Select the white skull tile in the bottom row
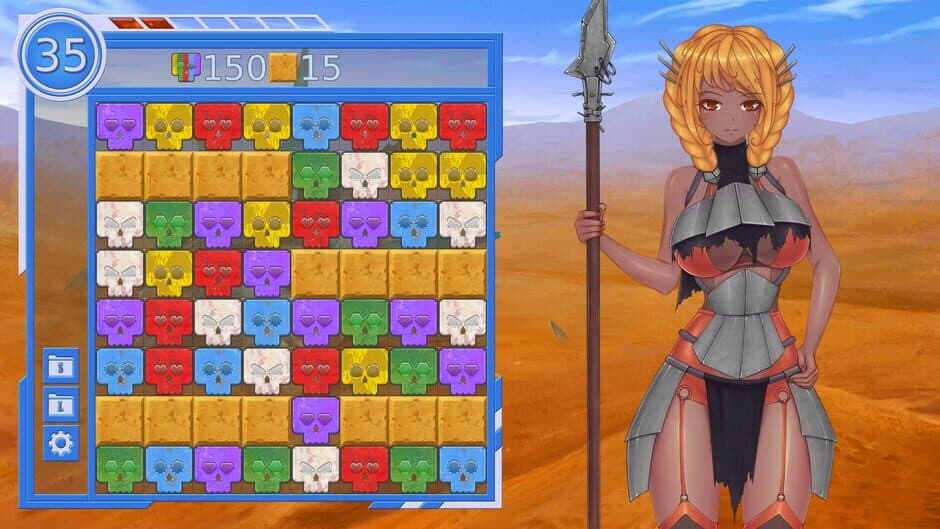Screen dimensions: 940x529 pos(316,468)
